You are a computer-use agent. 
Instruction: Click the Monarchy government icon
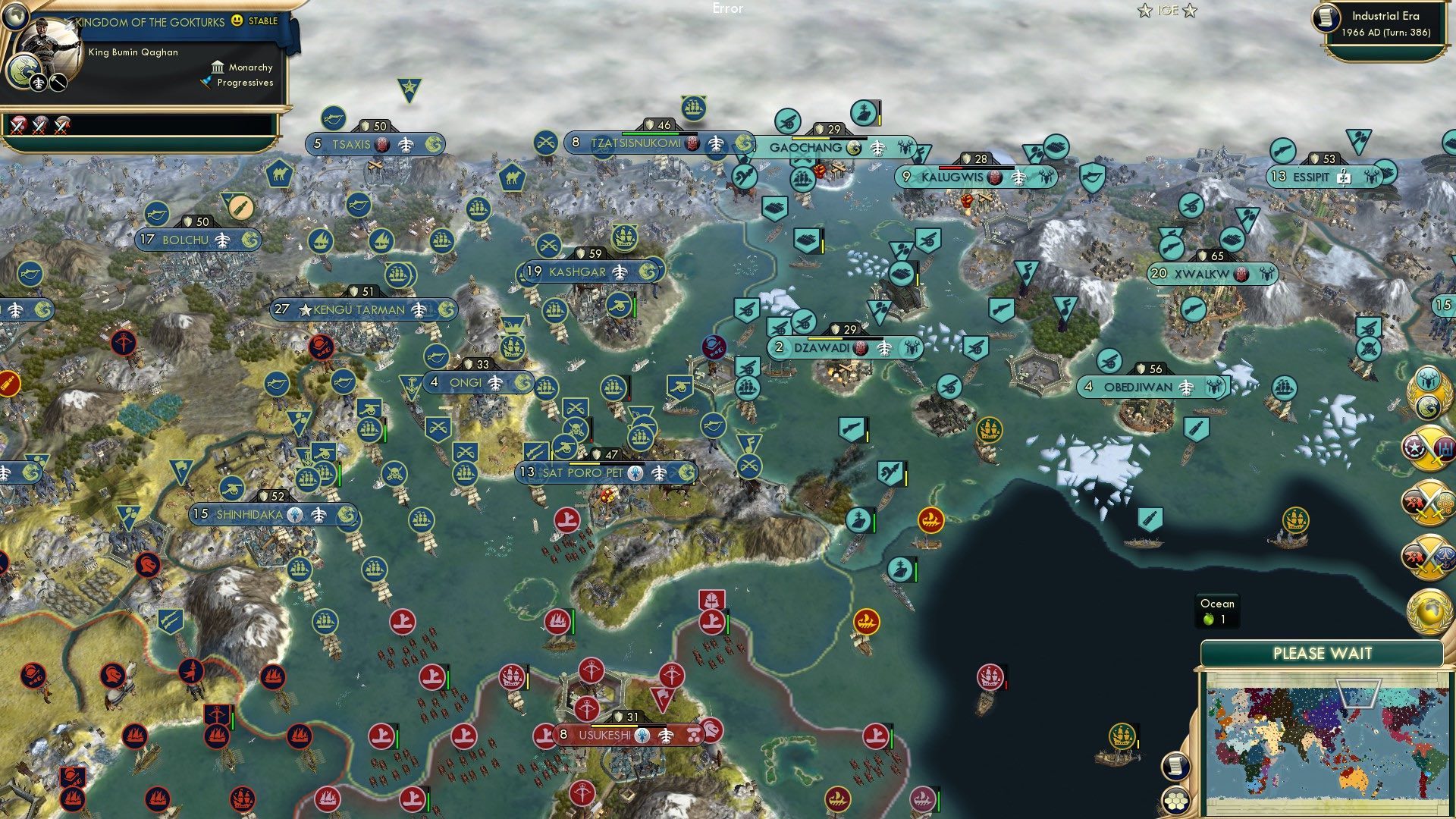point(218,69)
